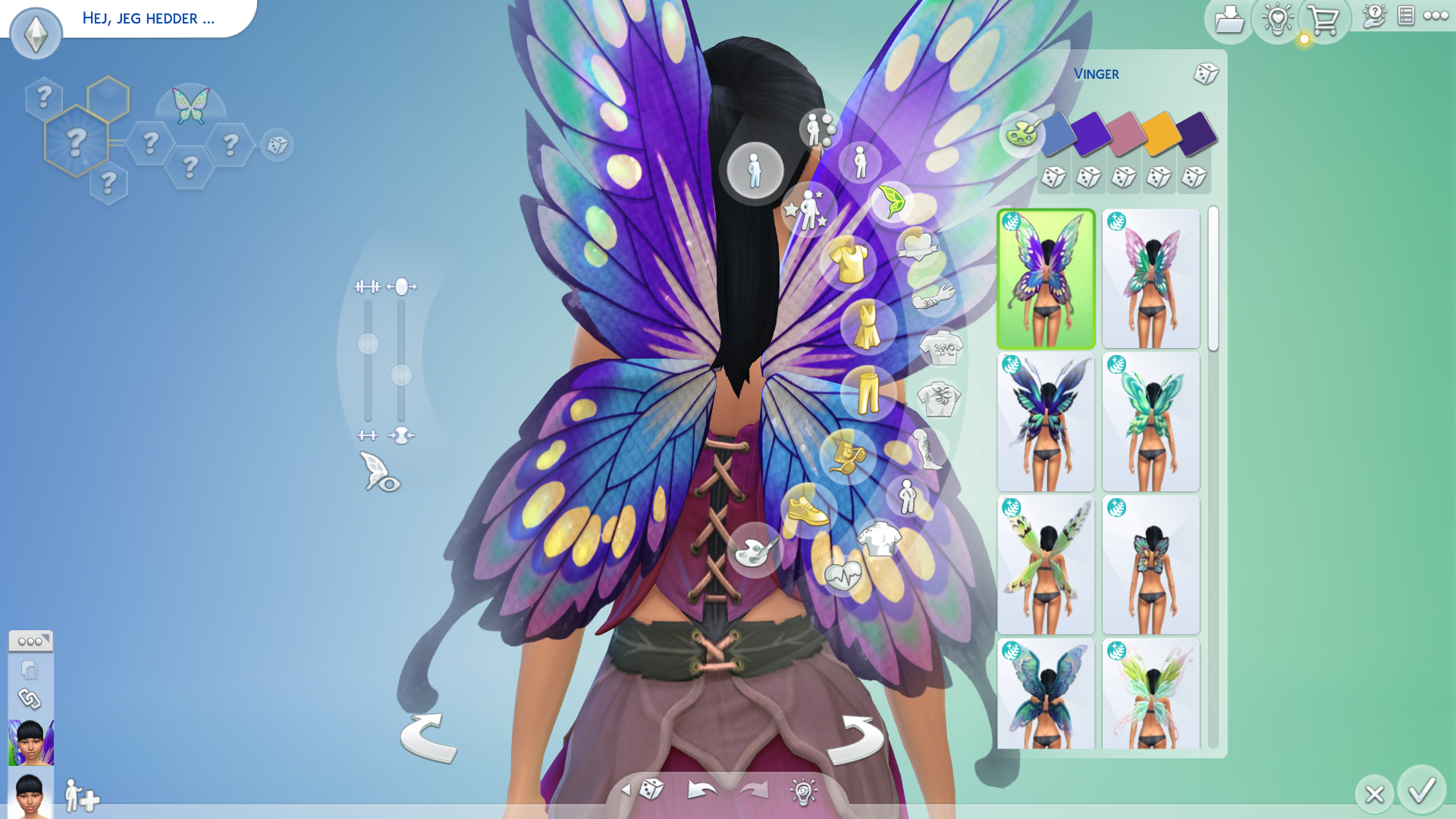Open the shopping cart store
The width and height of the screenshot is (1456, 819).
pos(1323,20)
